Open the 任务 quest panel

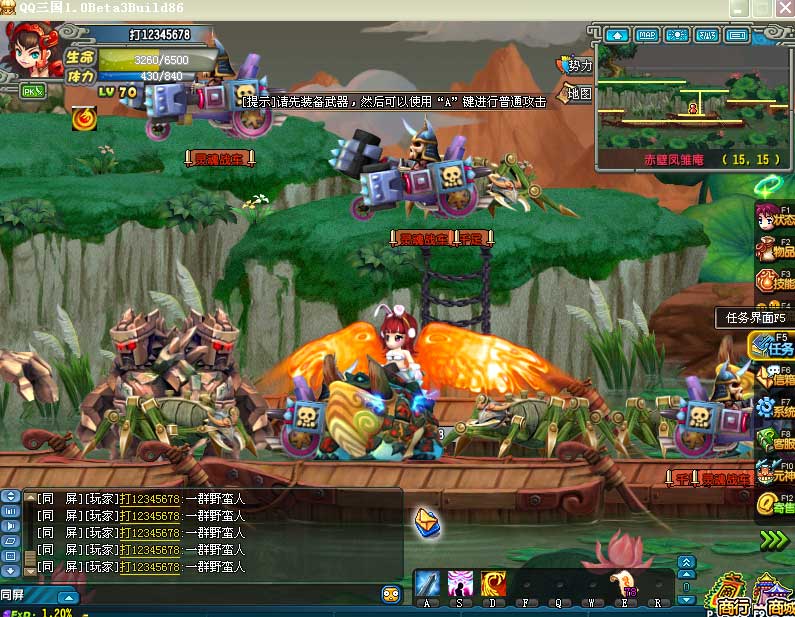click(x=773, y=345)
